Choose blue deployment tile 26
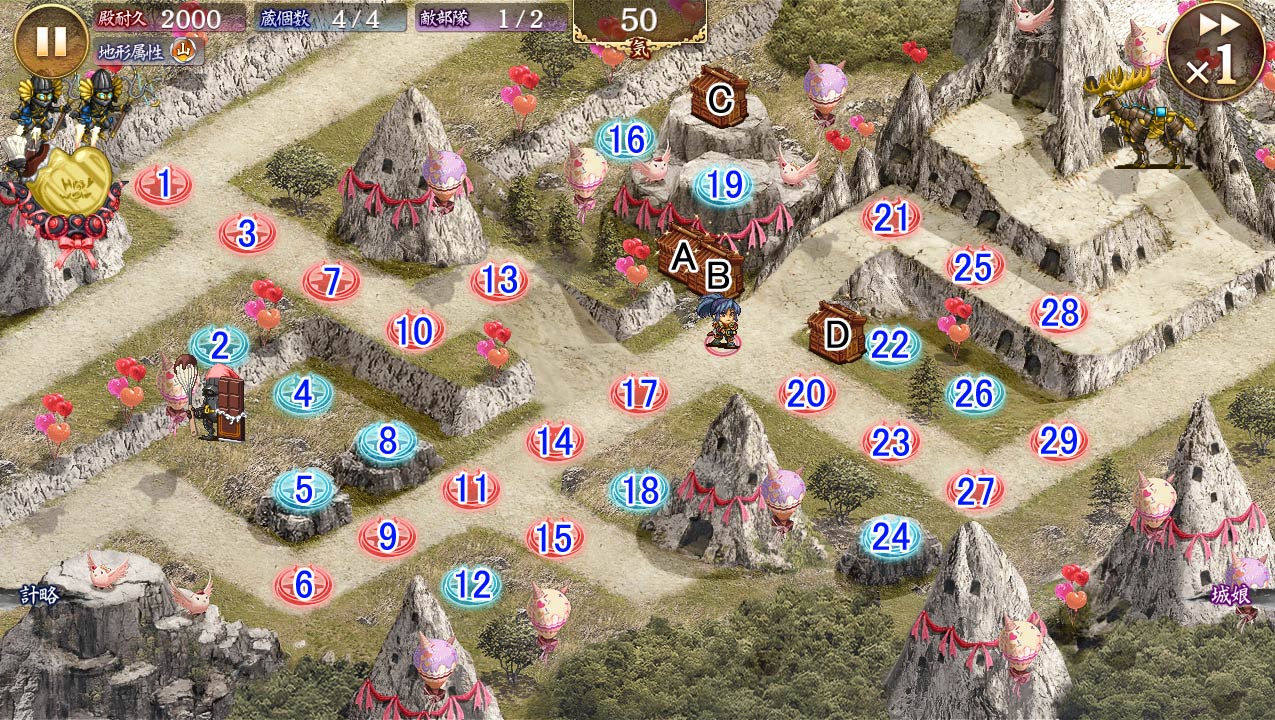Screen dimensions: 1275x720 974,394
